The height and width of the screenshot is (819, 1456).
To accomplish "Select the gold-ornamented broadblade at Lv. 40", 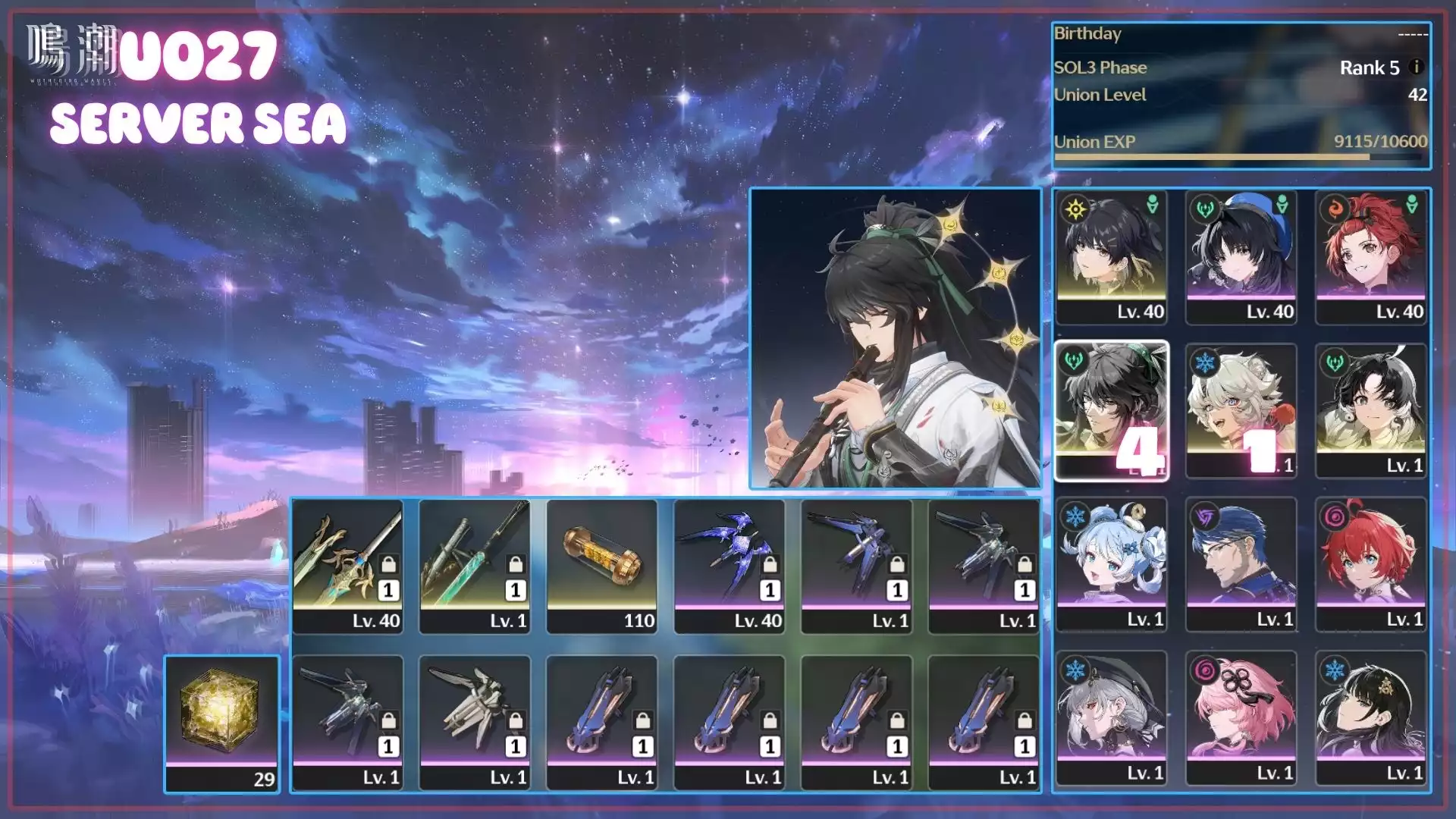I will [348, 566].
